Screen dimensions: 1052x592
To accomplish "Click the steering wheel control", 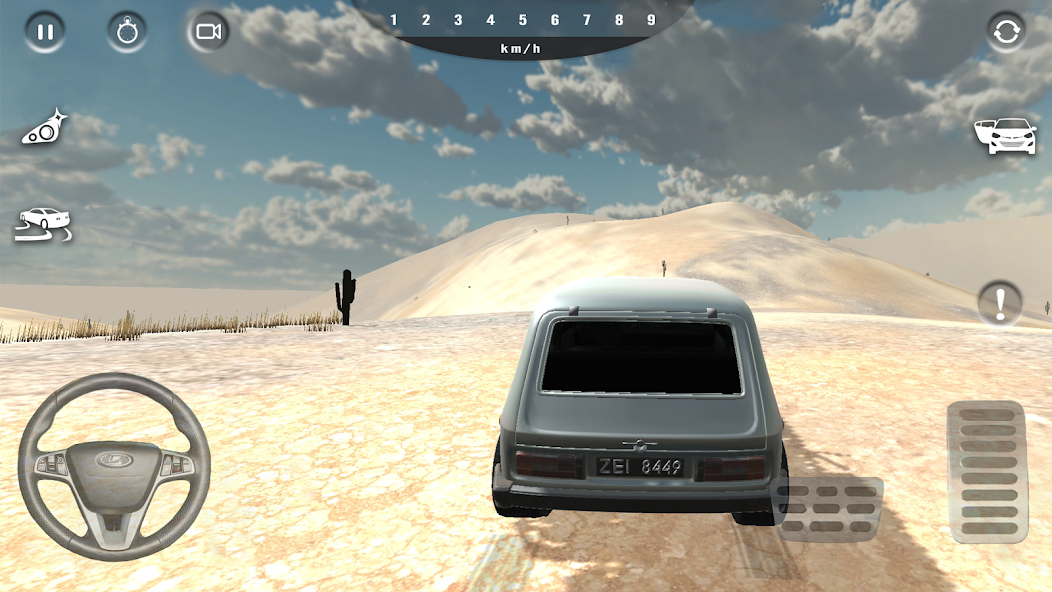I will pos(114,466).
